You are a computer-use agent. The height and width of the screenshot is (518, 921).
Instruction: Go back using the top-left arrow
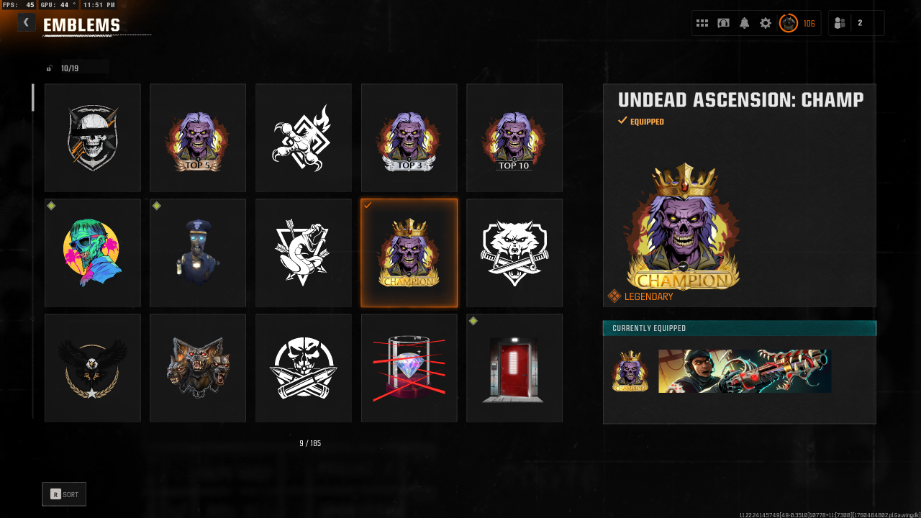pos(26,23)
